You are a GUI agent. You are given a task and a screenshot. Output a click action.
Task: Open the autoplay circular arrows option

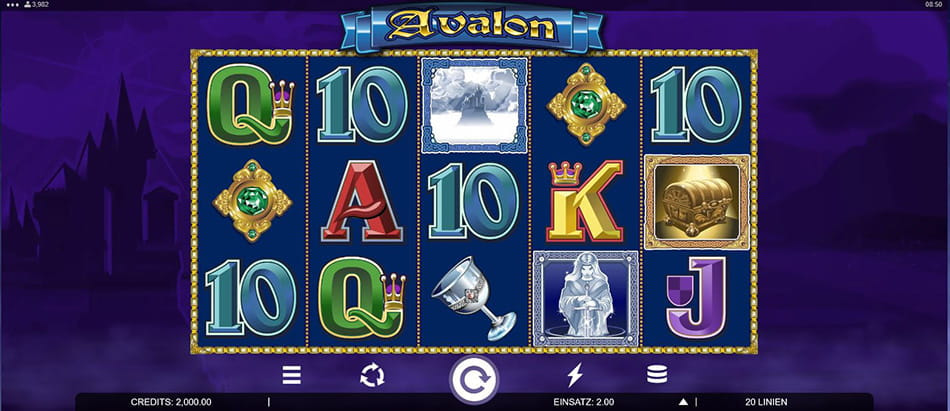click(372, 376)
